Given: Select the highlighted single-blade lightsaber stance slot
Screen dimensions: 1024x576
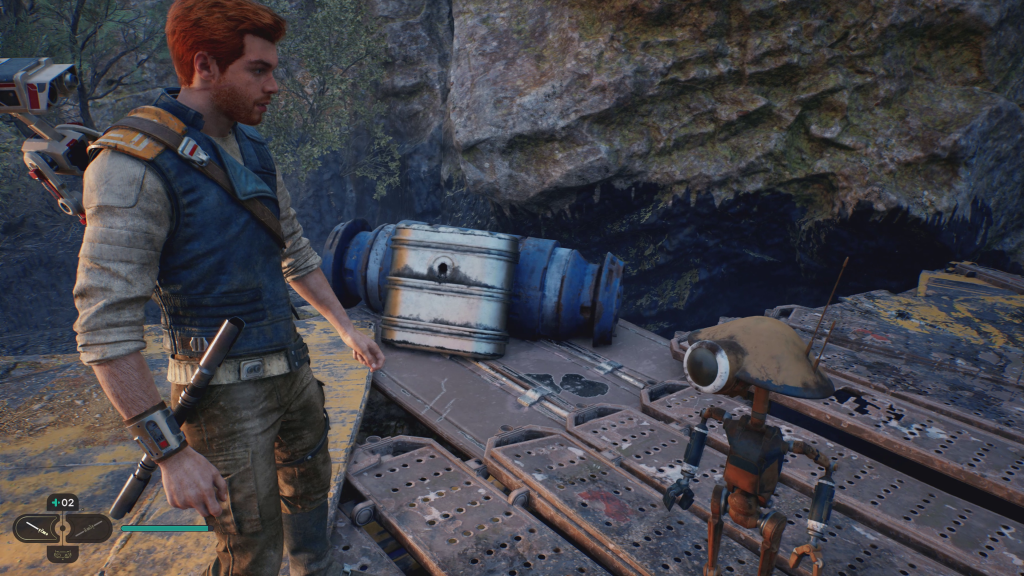Looking at the screenshot, I should (35, 528).
